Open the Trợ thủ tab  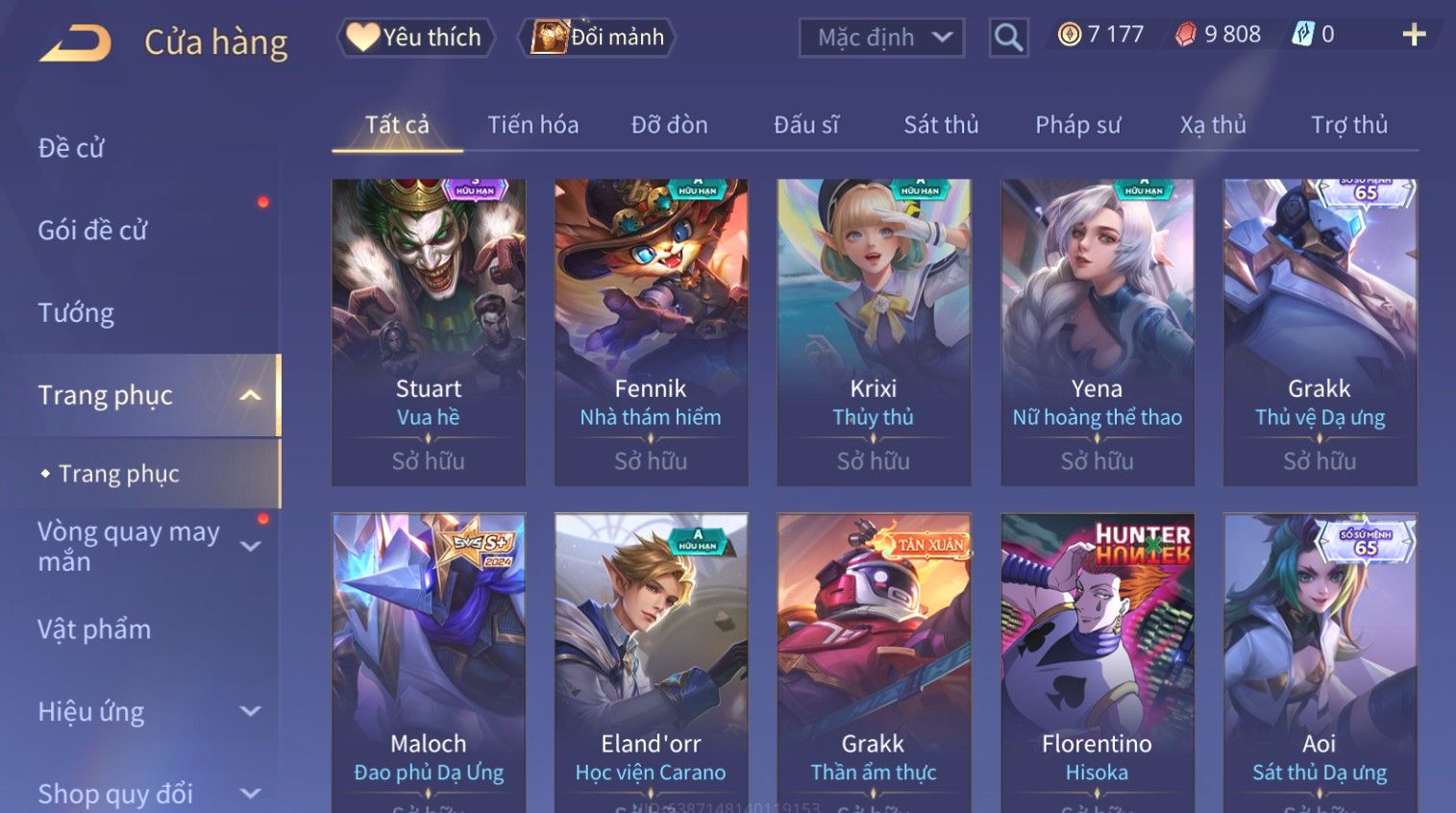coord(1349,125)
